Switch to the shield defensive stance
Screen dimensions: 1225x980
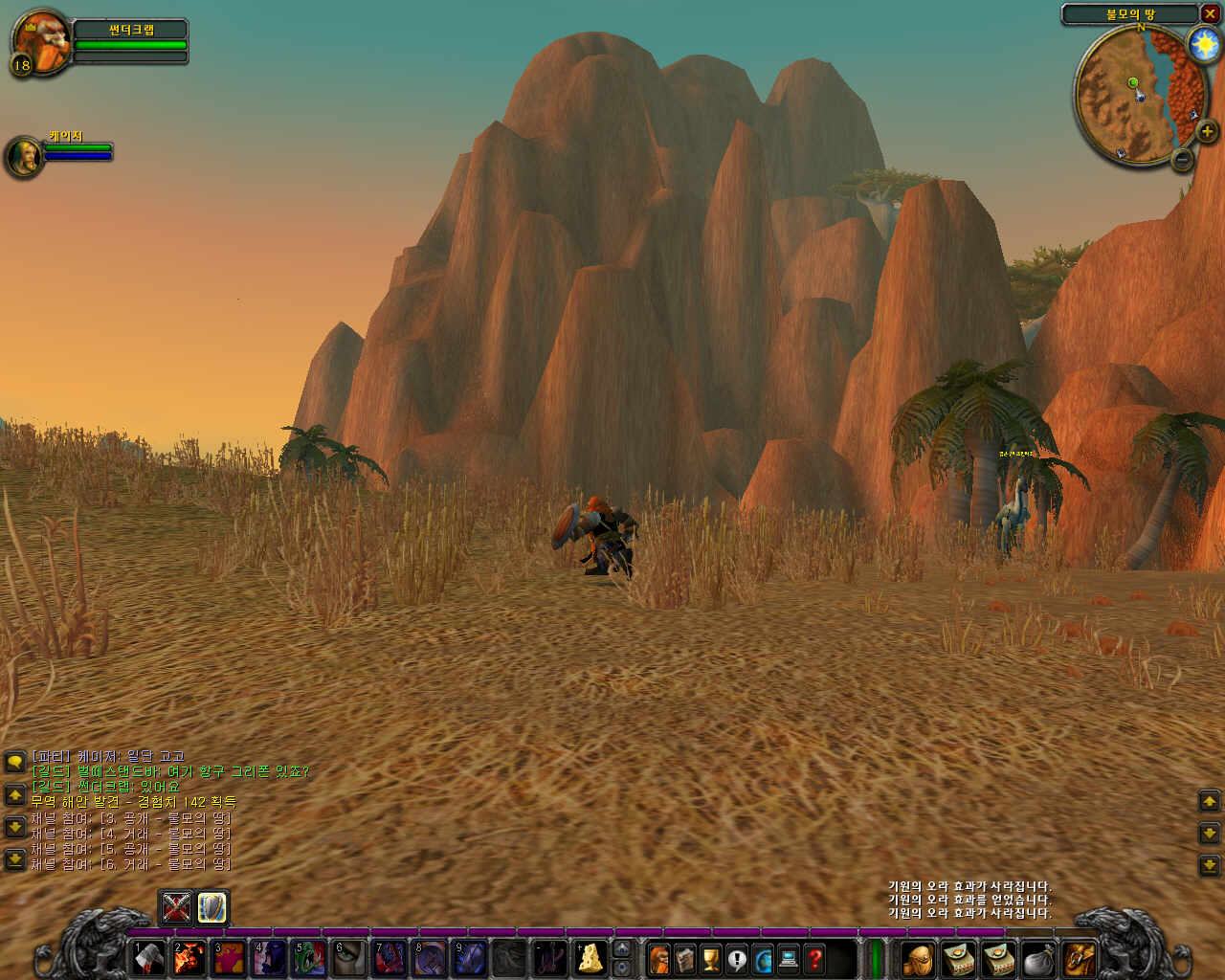click(212, 906)
